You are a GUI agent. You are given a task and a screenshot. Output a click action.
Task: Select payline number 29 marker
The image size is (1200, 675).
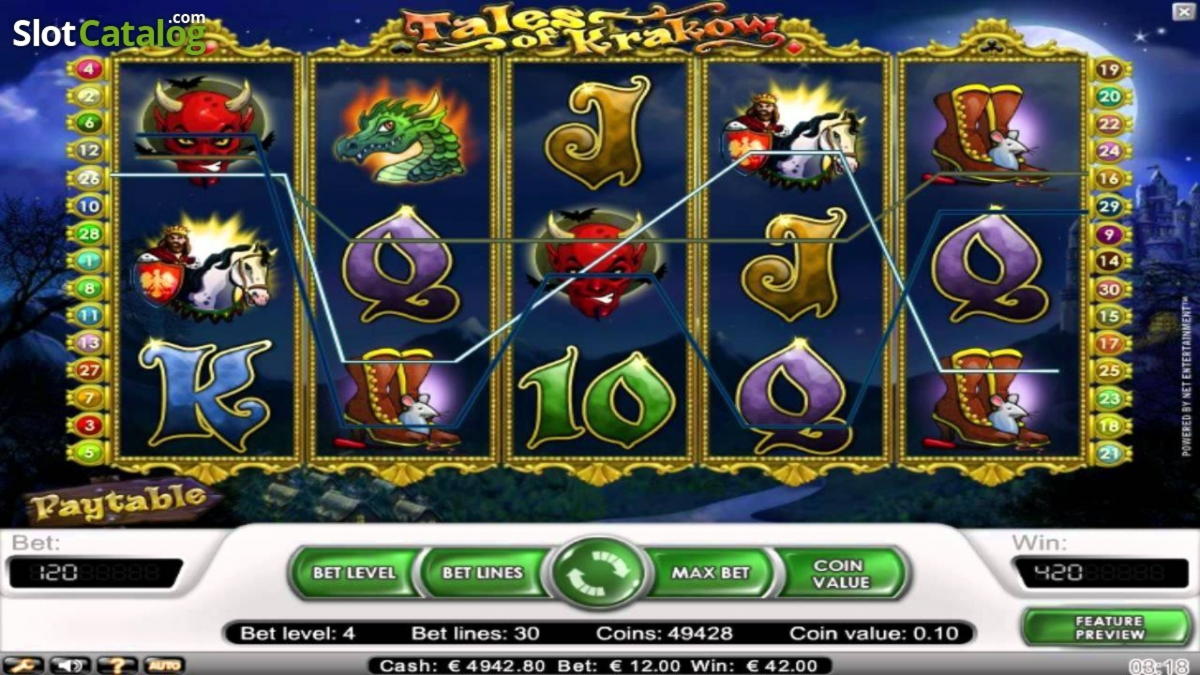1109,206
